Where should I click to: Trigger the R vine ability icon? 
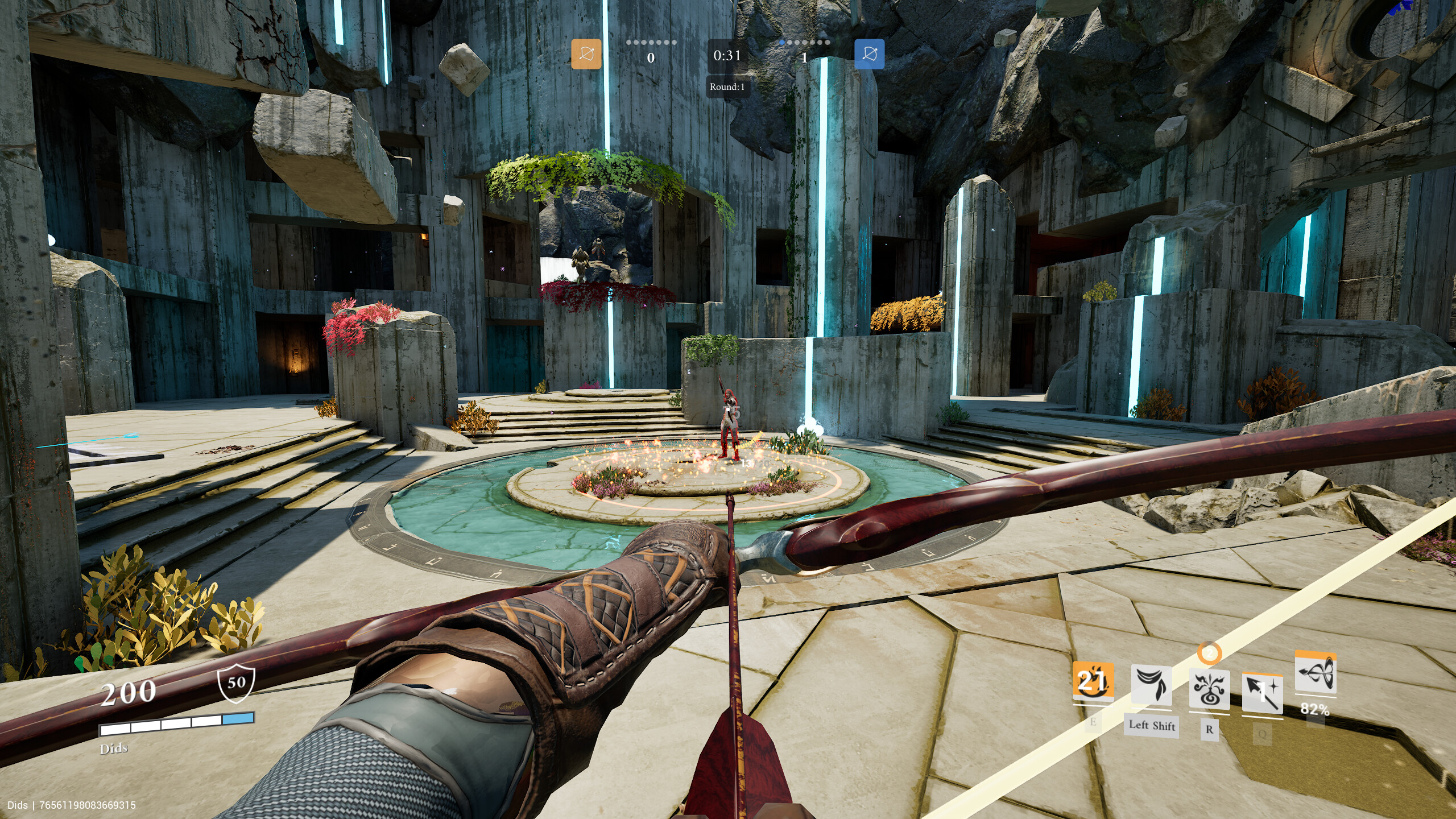pos(1210,687)
